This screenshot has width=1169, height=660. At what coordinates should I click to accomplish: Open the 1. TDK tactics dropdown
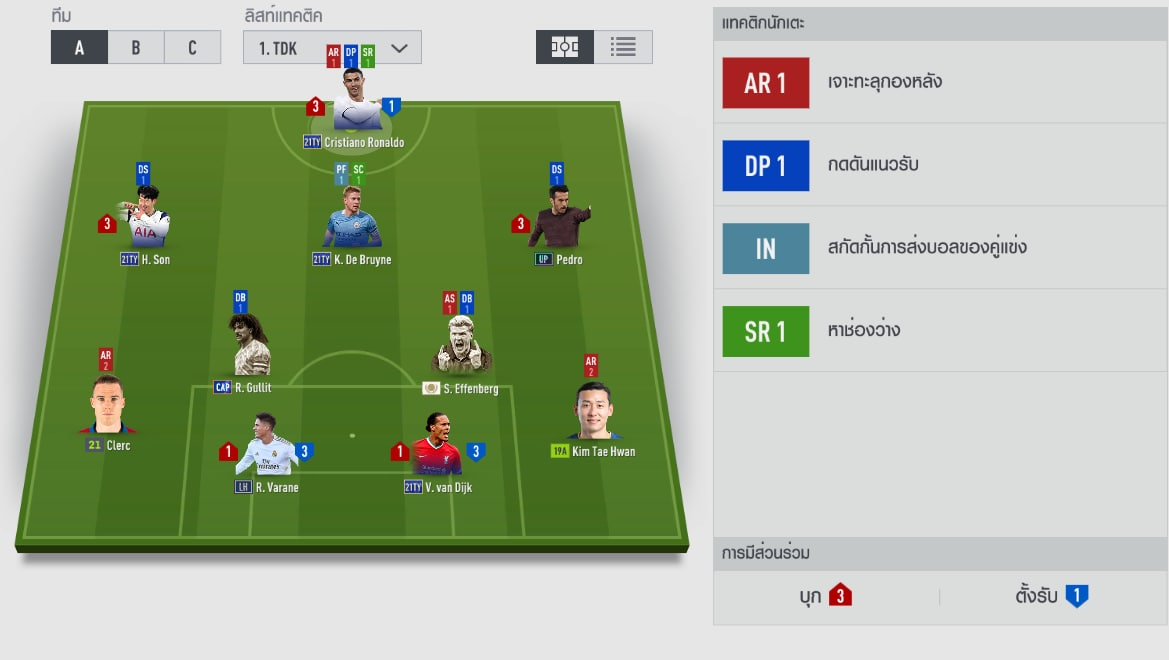332,47
